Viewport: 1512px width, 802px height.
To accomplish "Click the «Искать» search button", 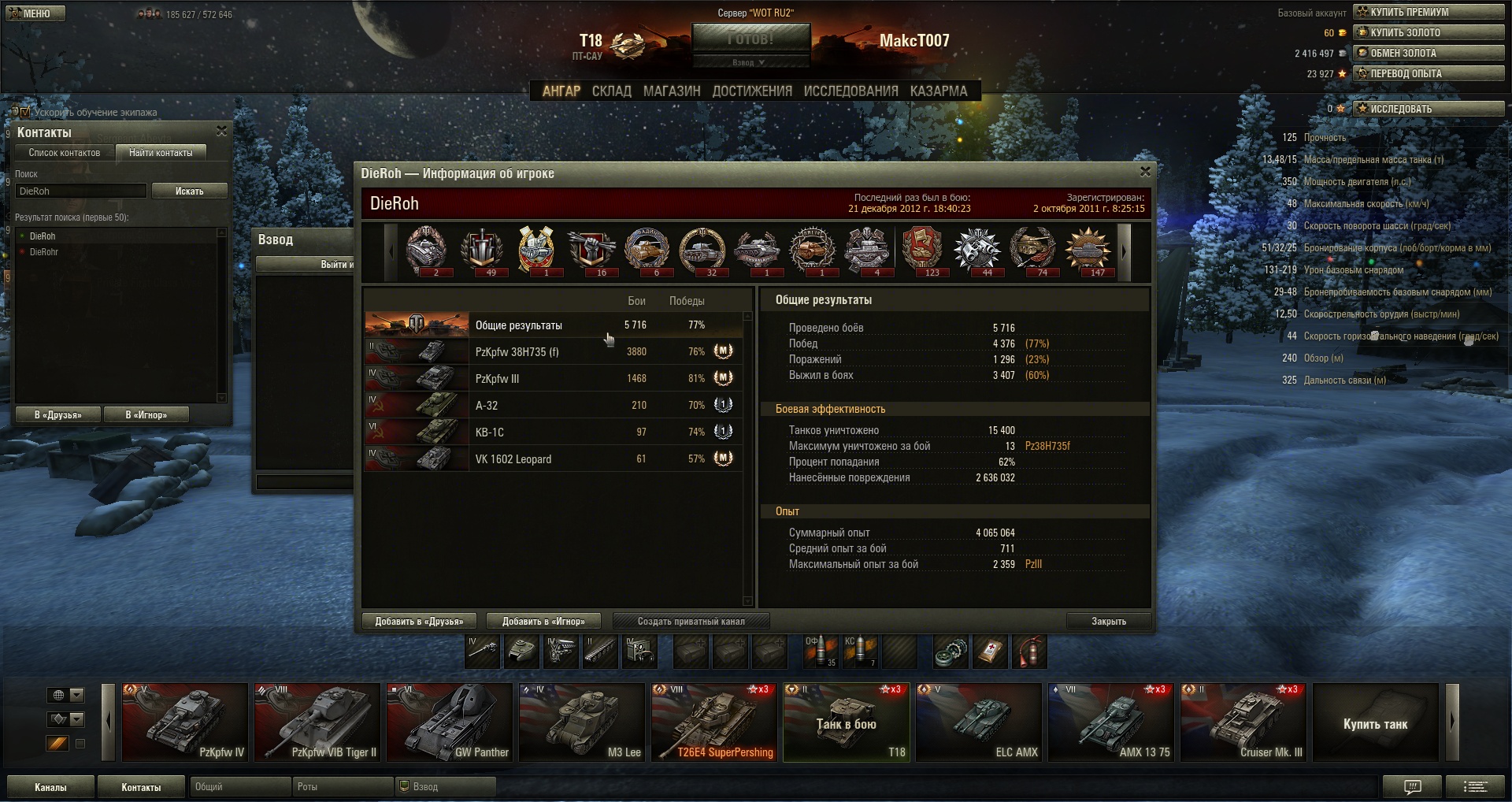I will (x=189, y=191).
